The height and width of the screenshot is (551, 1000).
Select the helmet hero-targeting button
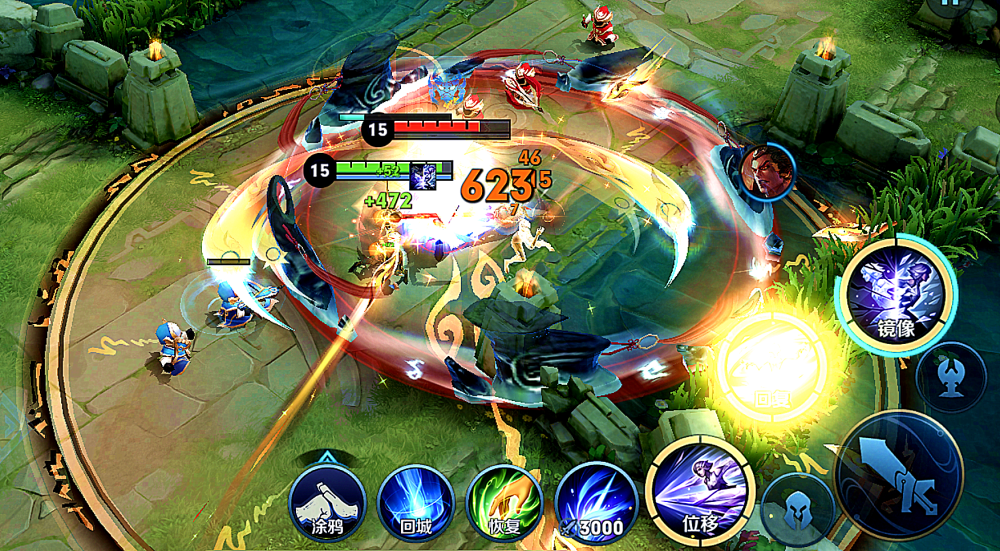click(x=797, y=509)
